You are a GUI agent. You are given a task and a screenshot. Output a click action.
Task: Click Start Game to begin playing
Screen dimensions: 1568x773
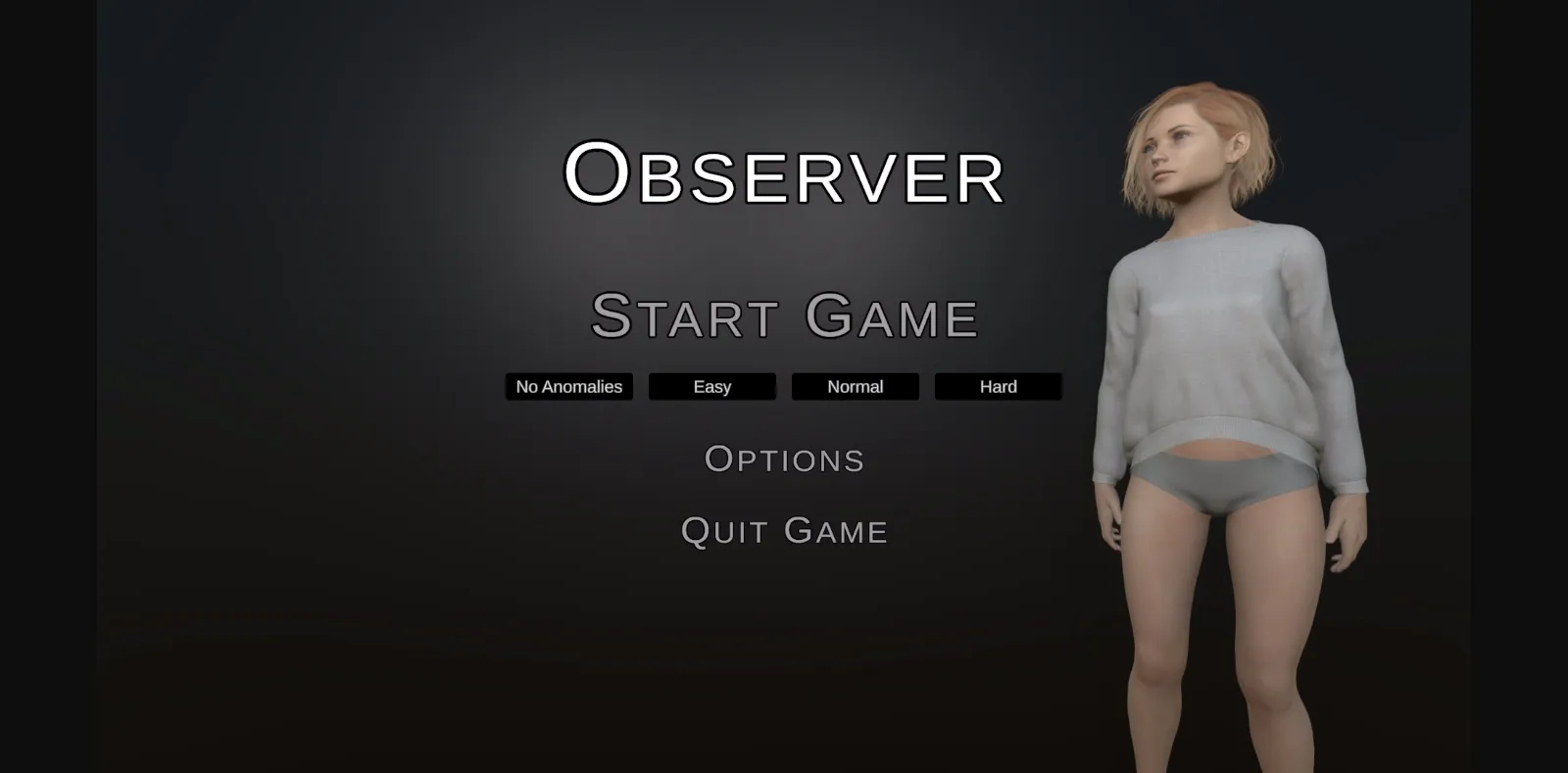784,315
